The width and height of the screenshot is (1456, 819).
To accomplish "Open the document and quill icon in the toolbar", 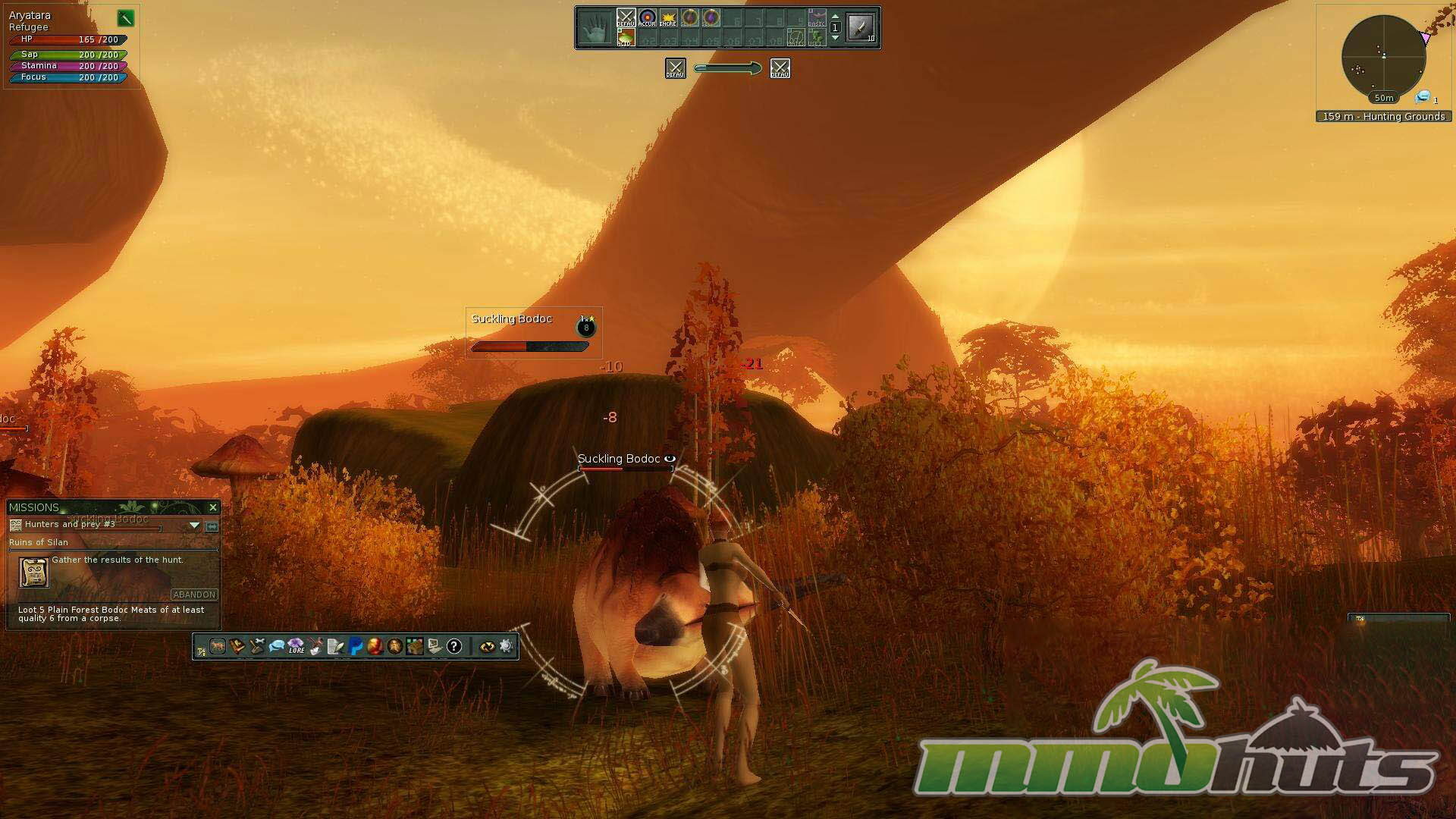I will [335, 646].
